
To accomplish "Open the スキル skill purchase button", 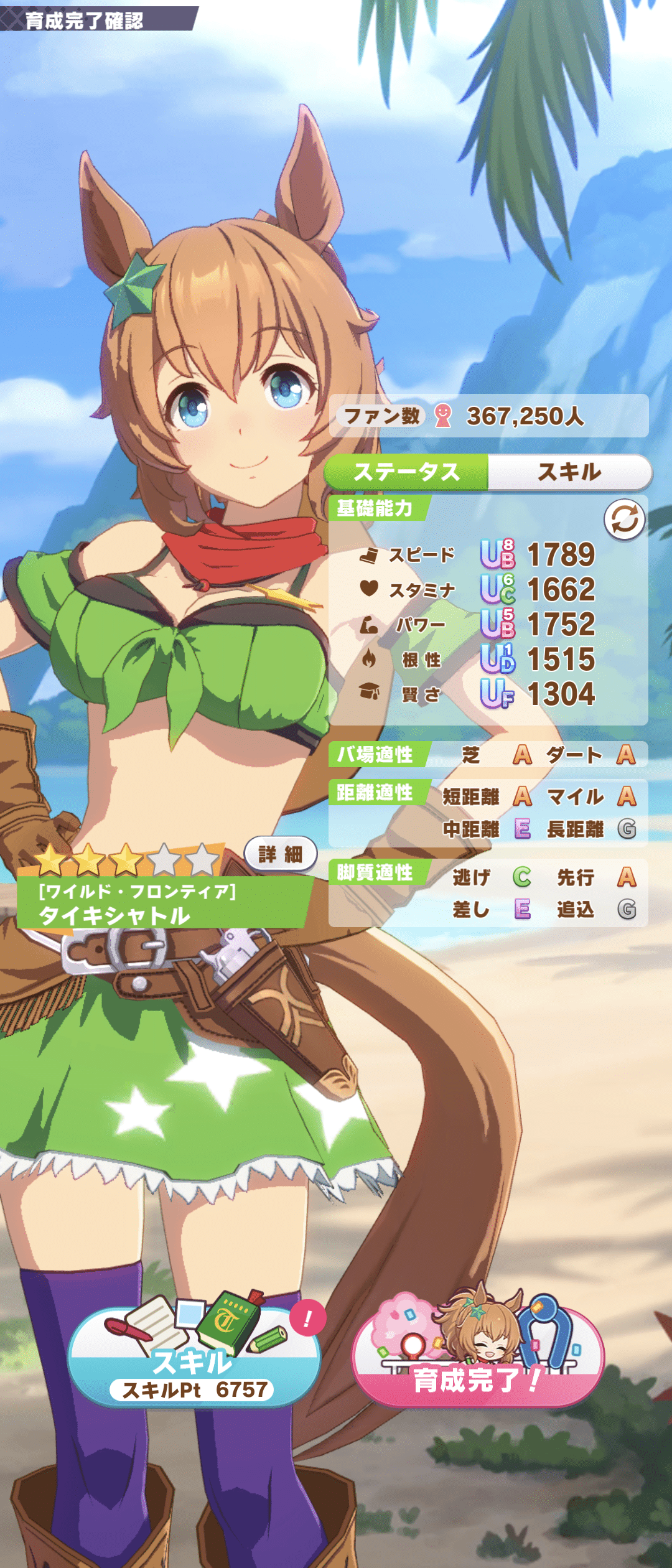I will (194, 1366).
